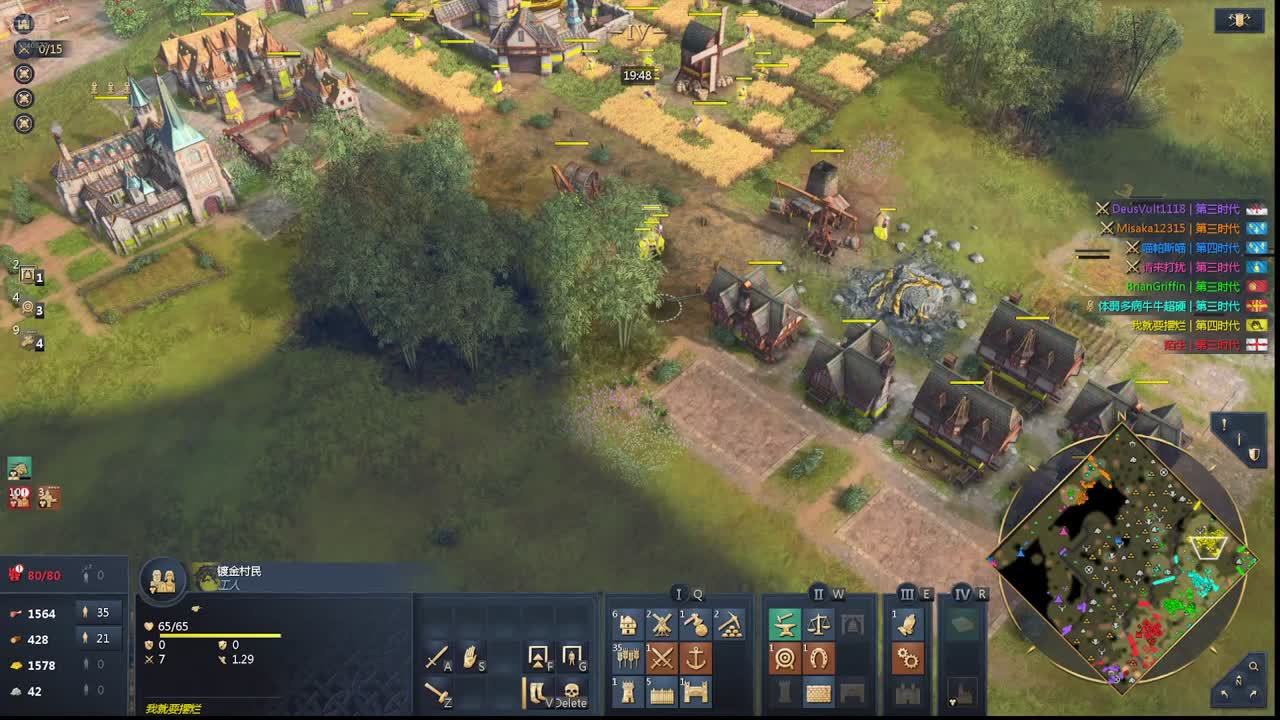
Task: Select the Blacksmith anvil icon
Action: [x=784, y=625]
